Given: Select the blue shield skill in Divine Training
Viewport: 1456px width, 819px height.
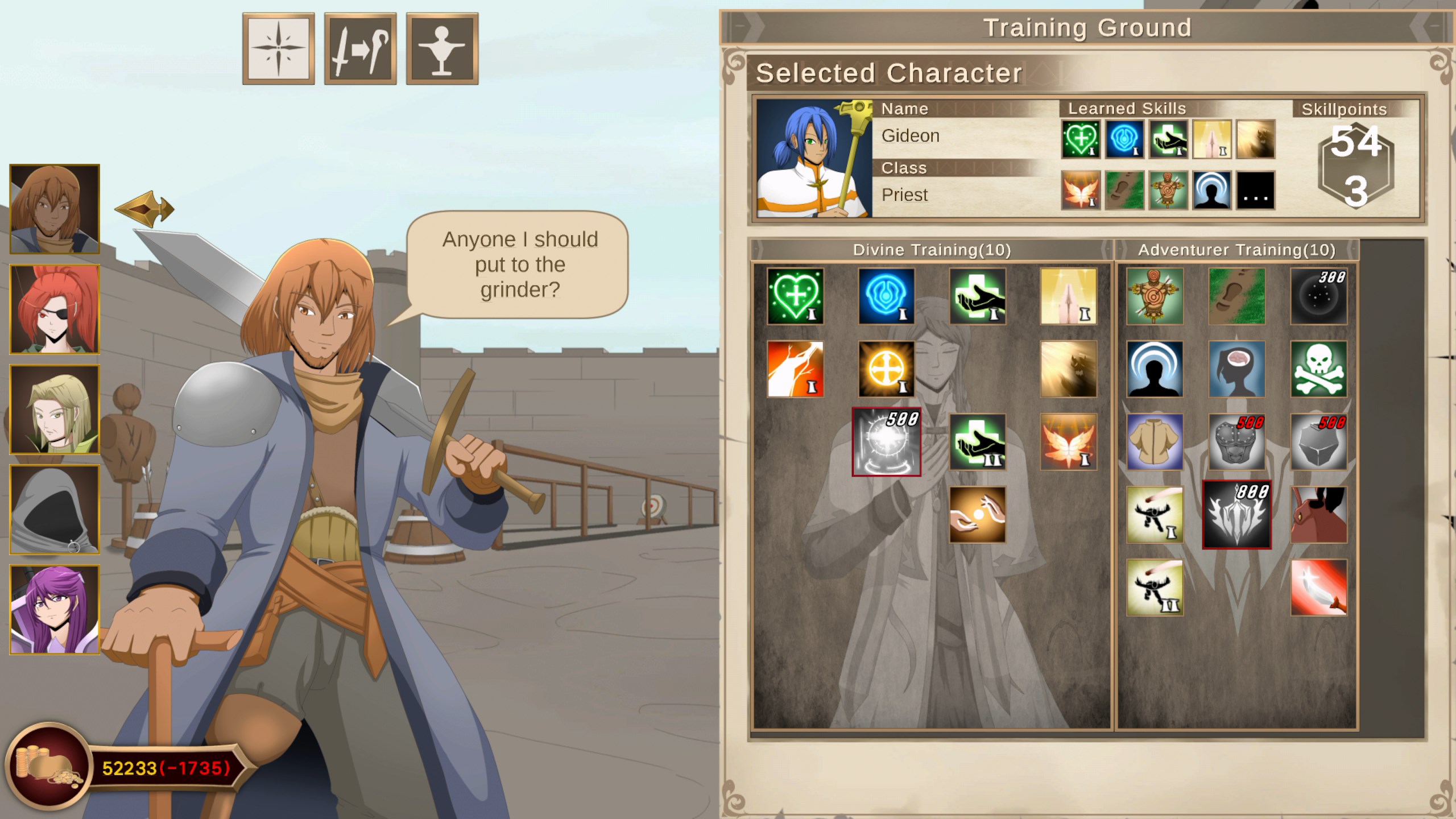Looking at the screenshot, I should click(x=886, y=295).
